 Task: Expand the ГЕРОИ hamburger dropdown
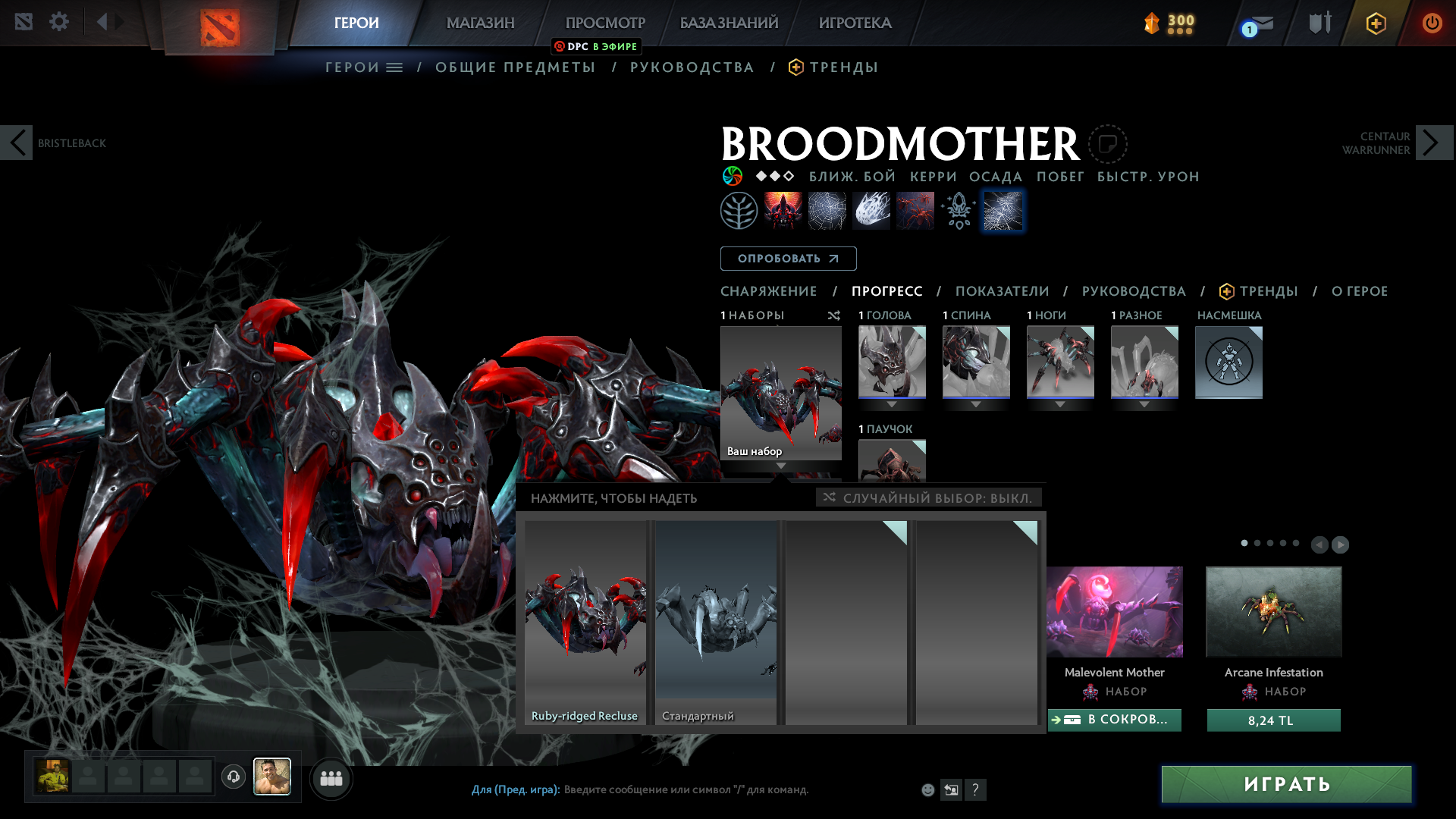click(393, 67)
